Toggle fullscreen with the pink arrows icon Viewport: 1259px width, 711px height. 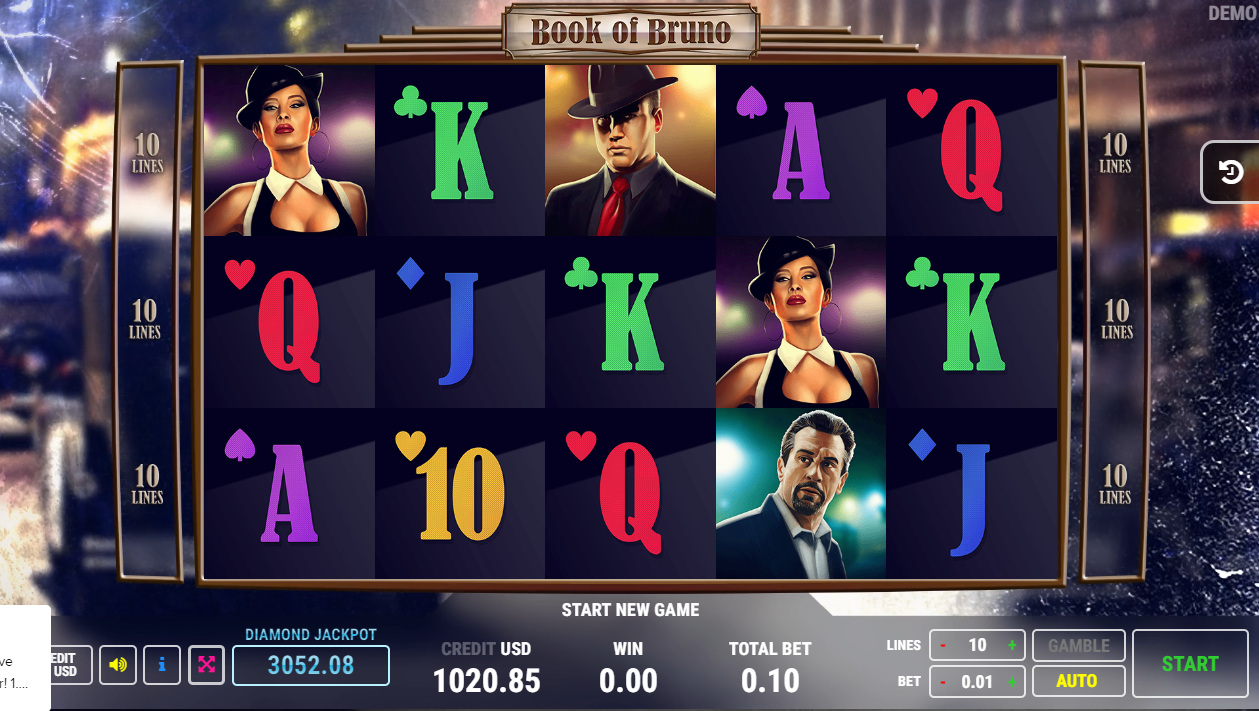206,664
